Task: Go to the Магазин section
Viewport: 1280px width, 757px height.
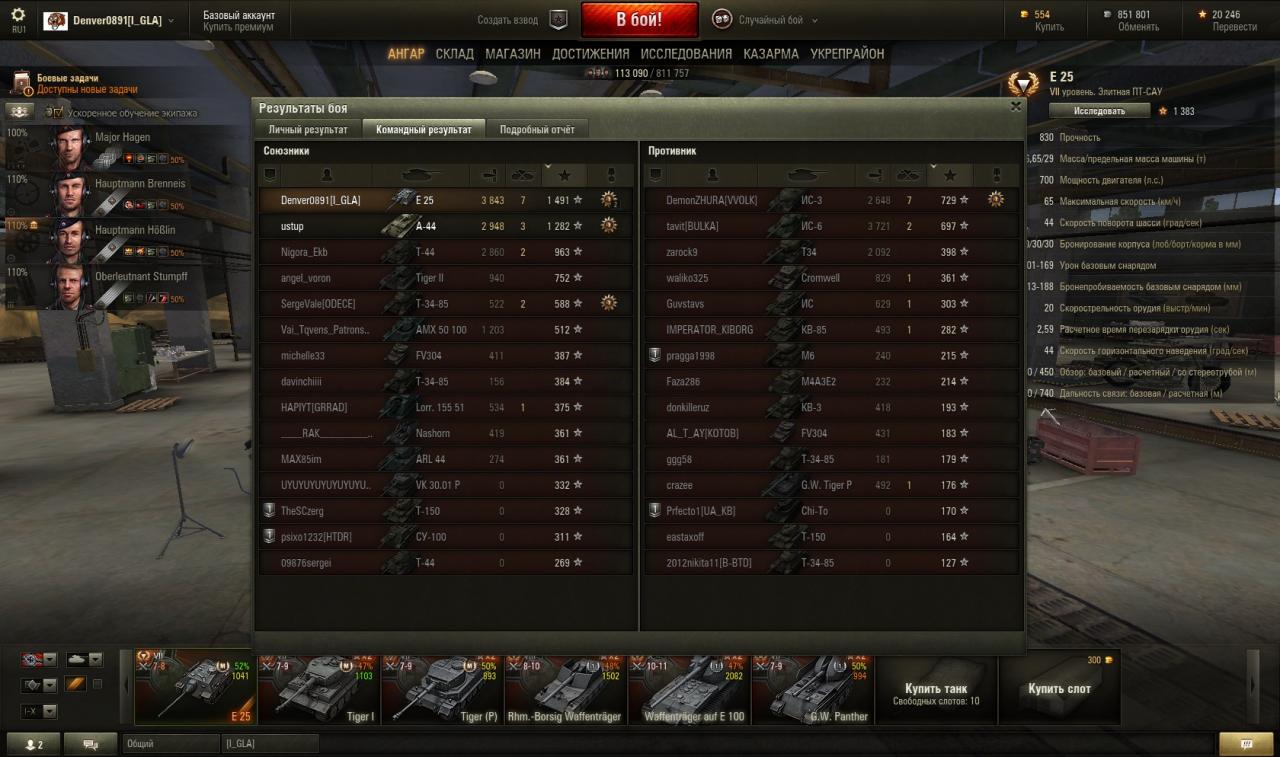Action: click(x=513, y=54)
